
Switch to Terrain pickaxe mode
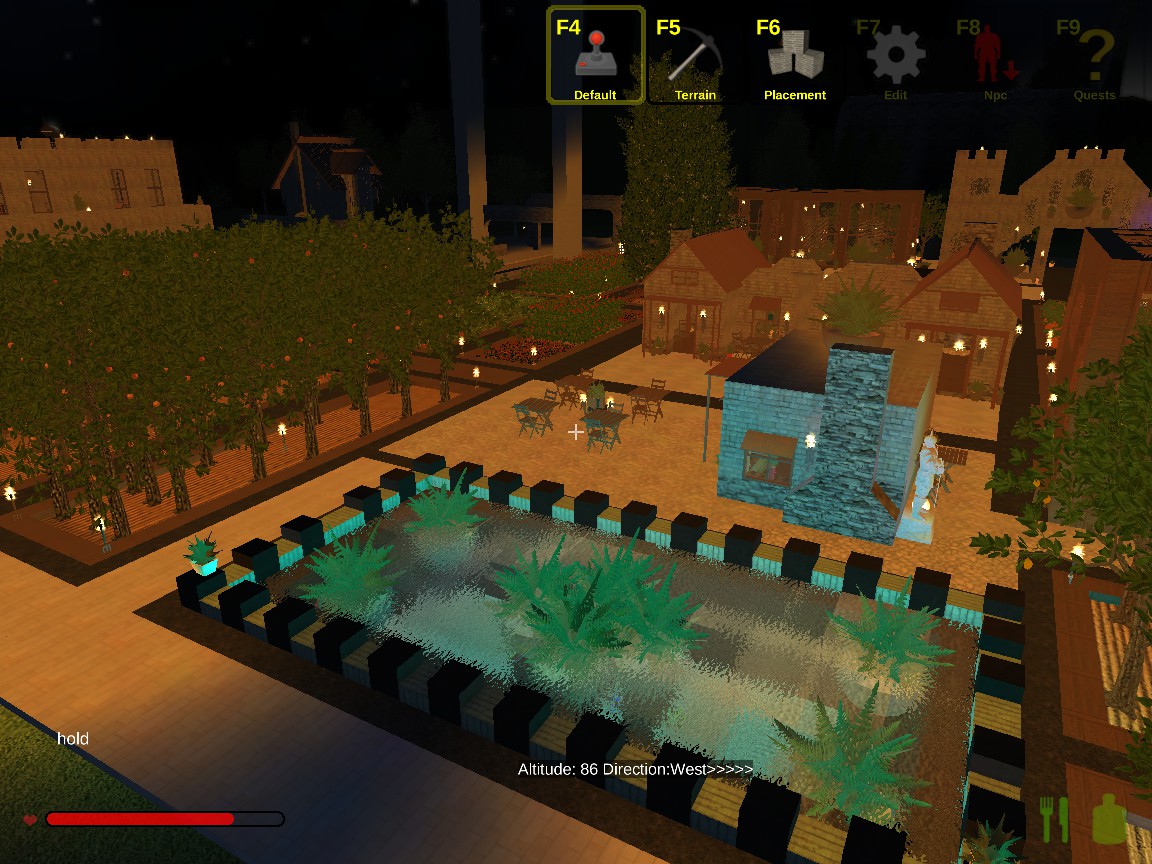click(x=695, y=56)
